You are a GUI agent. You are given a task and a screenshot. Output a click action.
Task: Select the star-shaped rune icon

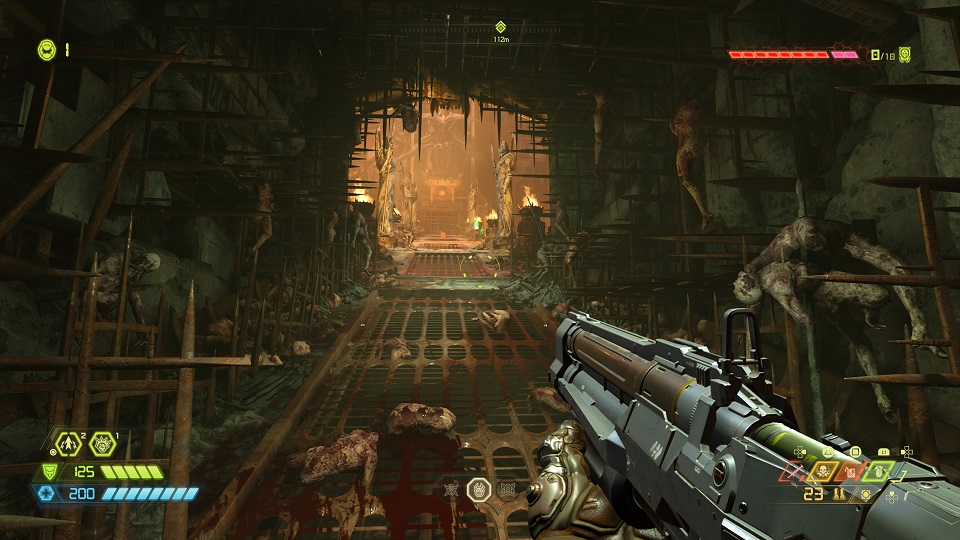pyautogui.click(x=452, y=489)
